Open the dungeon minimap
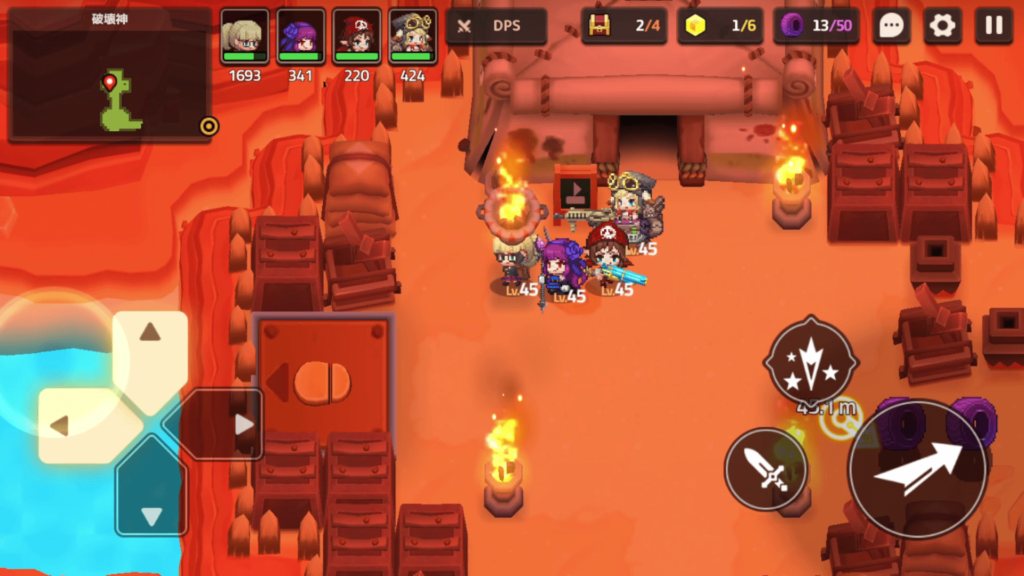This screenshot has height=576, width=1024. (110, 76)
